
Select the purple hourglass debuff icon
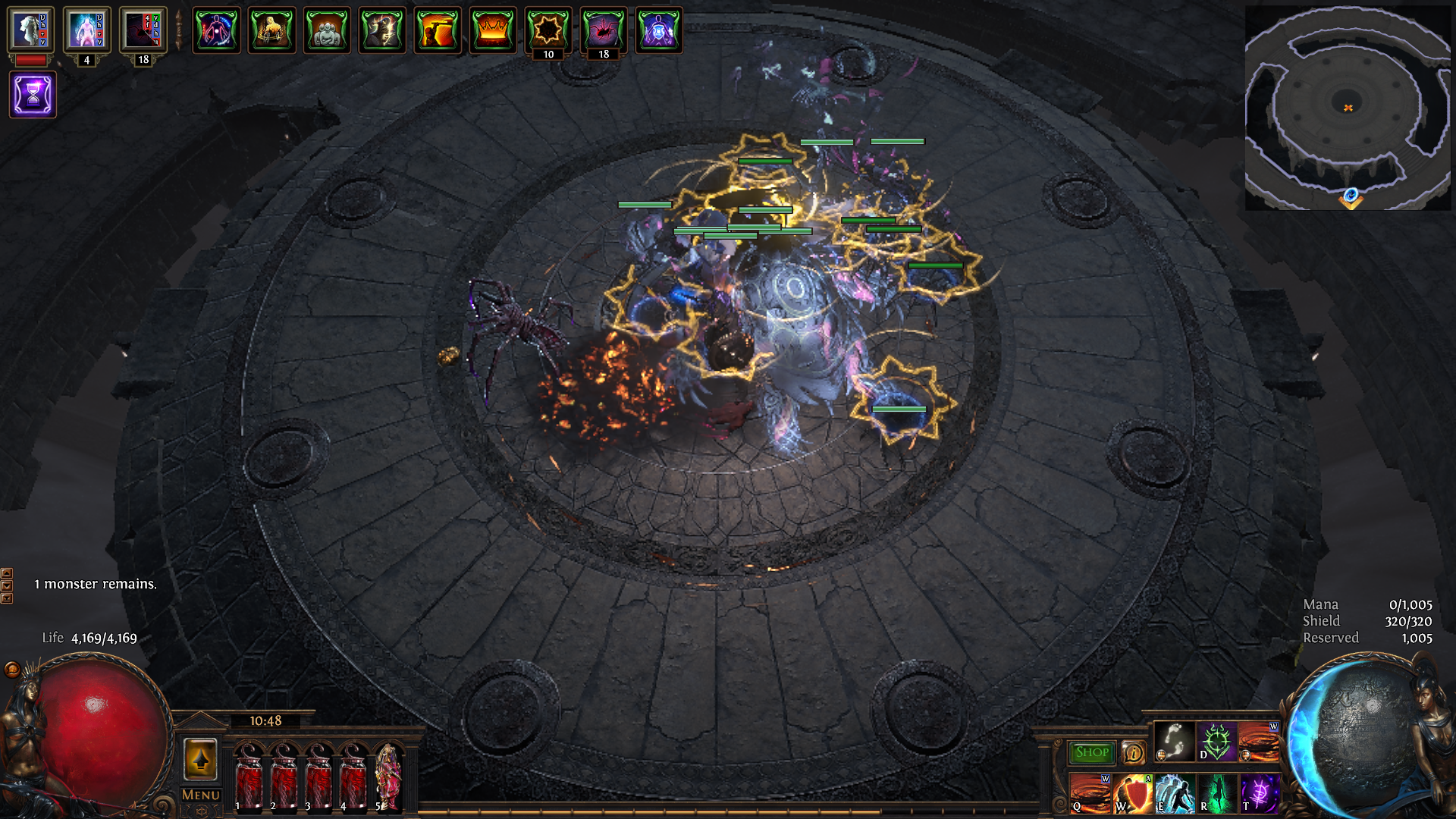coord(33,95)
